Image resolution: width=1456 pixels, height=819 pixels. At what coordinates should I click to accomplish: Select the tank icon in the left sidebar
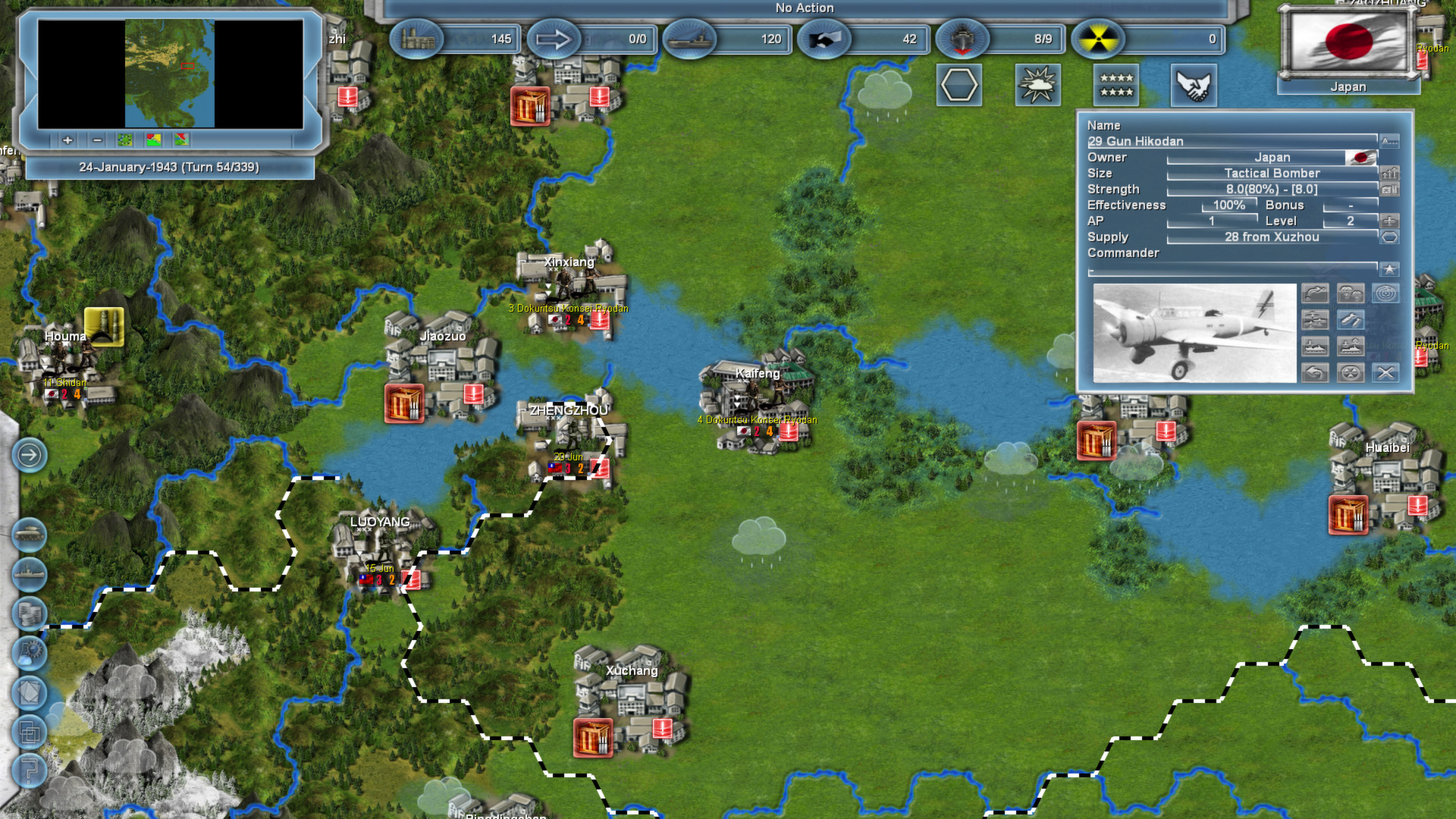(30, 534)
